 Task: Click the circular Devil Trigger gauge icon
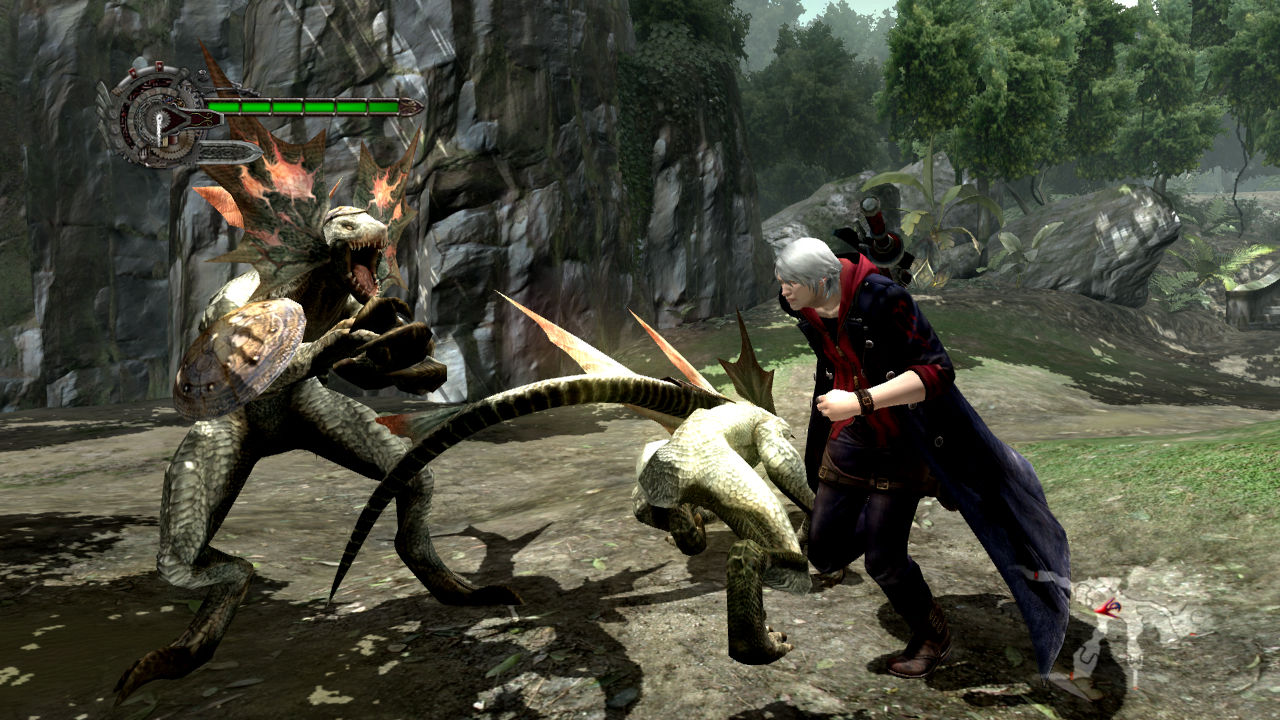[160, 116]
